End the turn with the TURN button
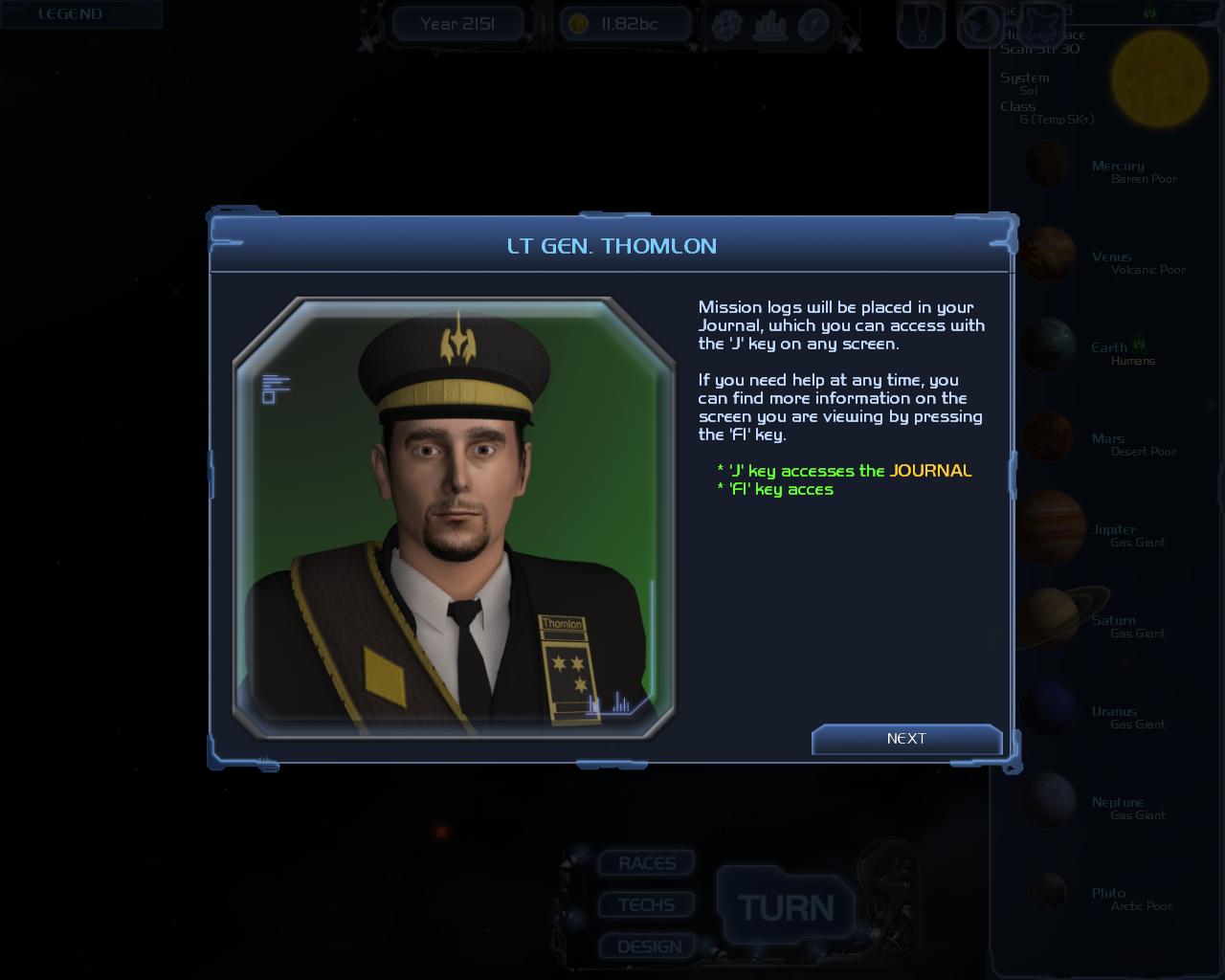This screenshot has width=1225, height=980. [785, 907]
